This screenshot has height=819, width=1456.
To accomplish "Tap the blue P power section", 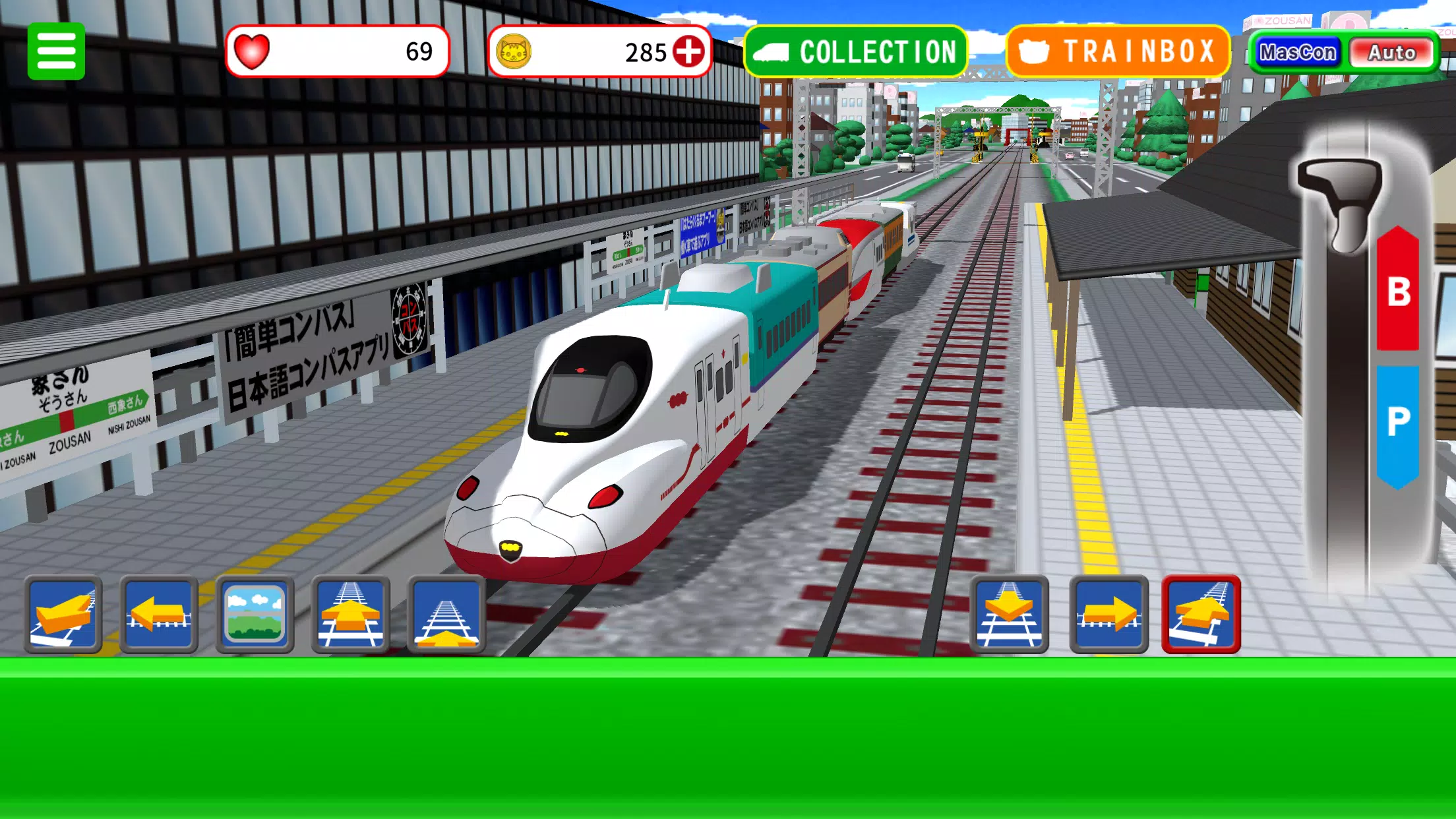I will pos(1398,422).
